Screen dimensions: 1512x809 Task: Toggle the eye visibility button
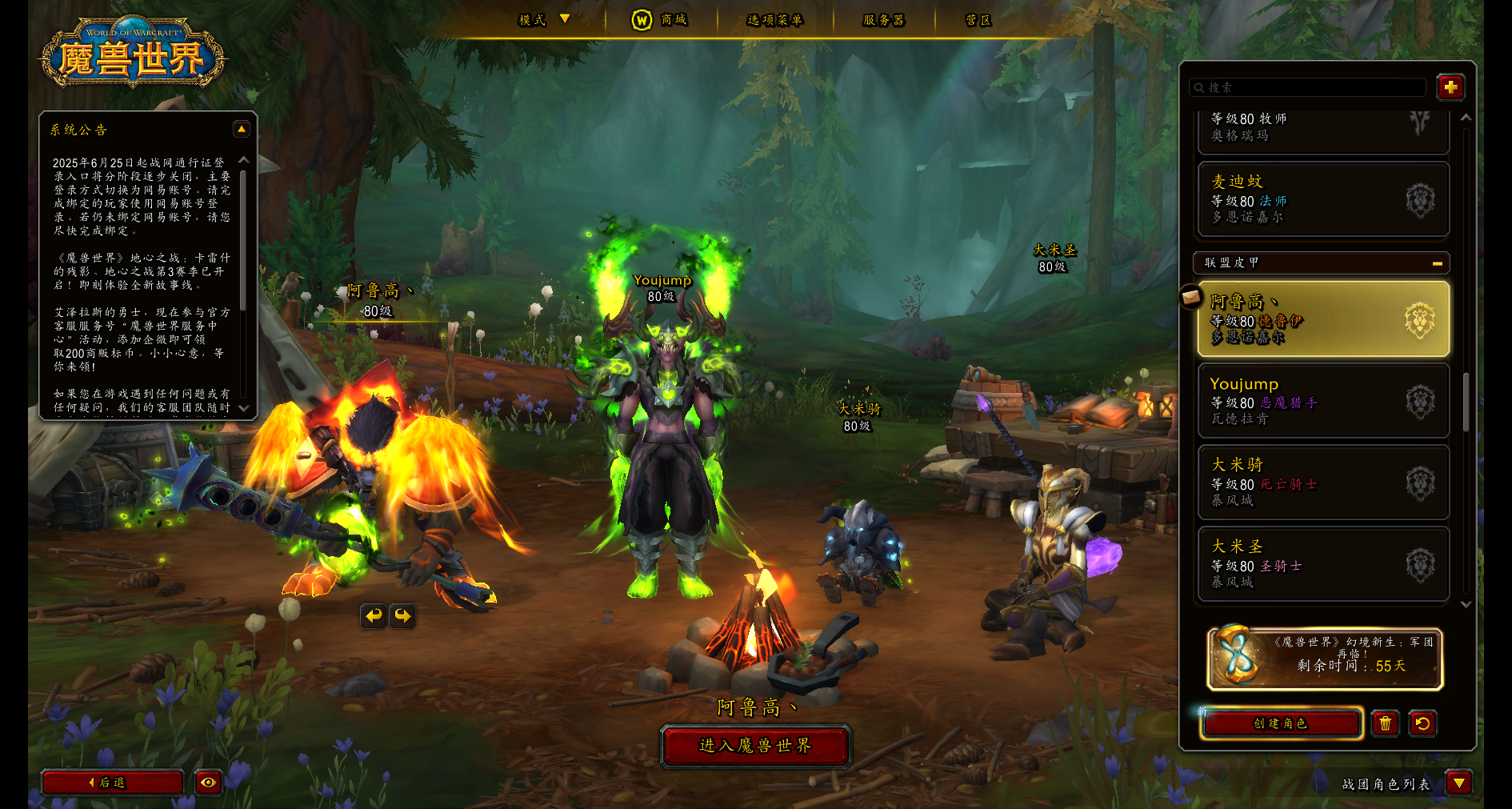(x=208, y=783)
